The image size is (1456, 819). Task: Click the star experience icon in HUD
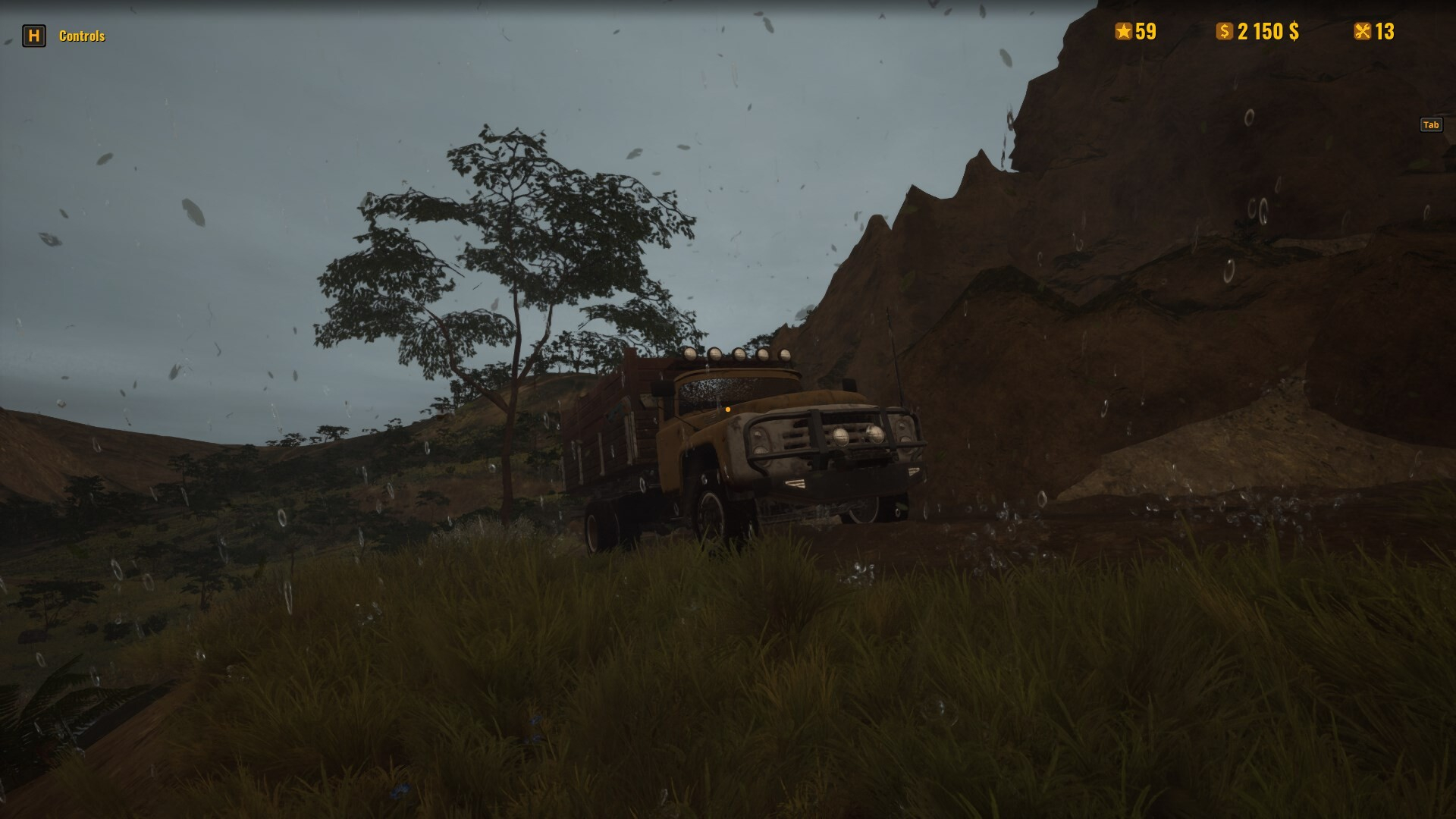1122,32
